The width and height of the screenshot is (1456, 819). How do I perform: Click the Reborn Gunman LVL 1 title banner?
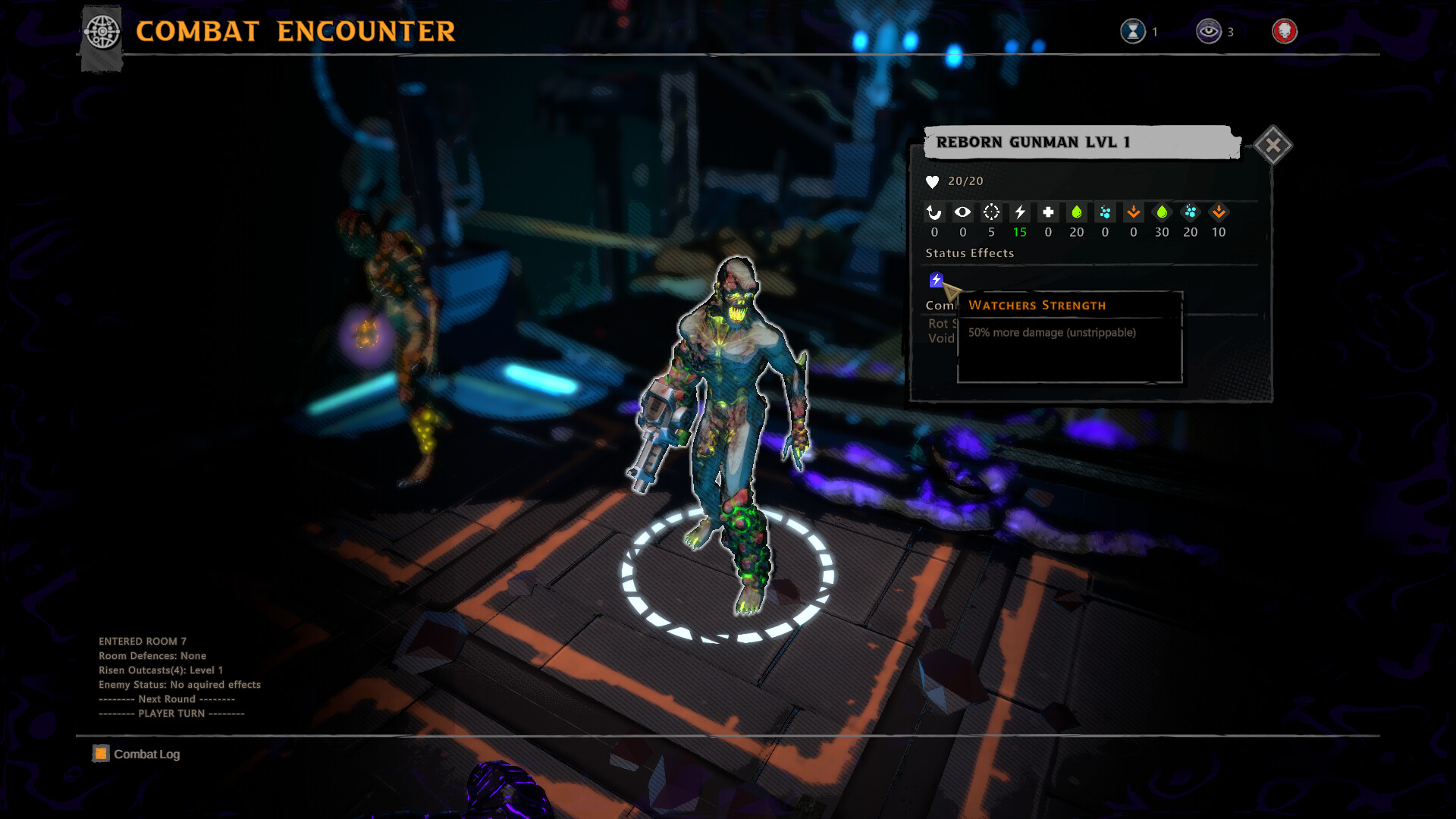click(x=1033, y=141)
